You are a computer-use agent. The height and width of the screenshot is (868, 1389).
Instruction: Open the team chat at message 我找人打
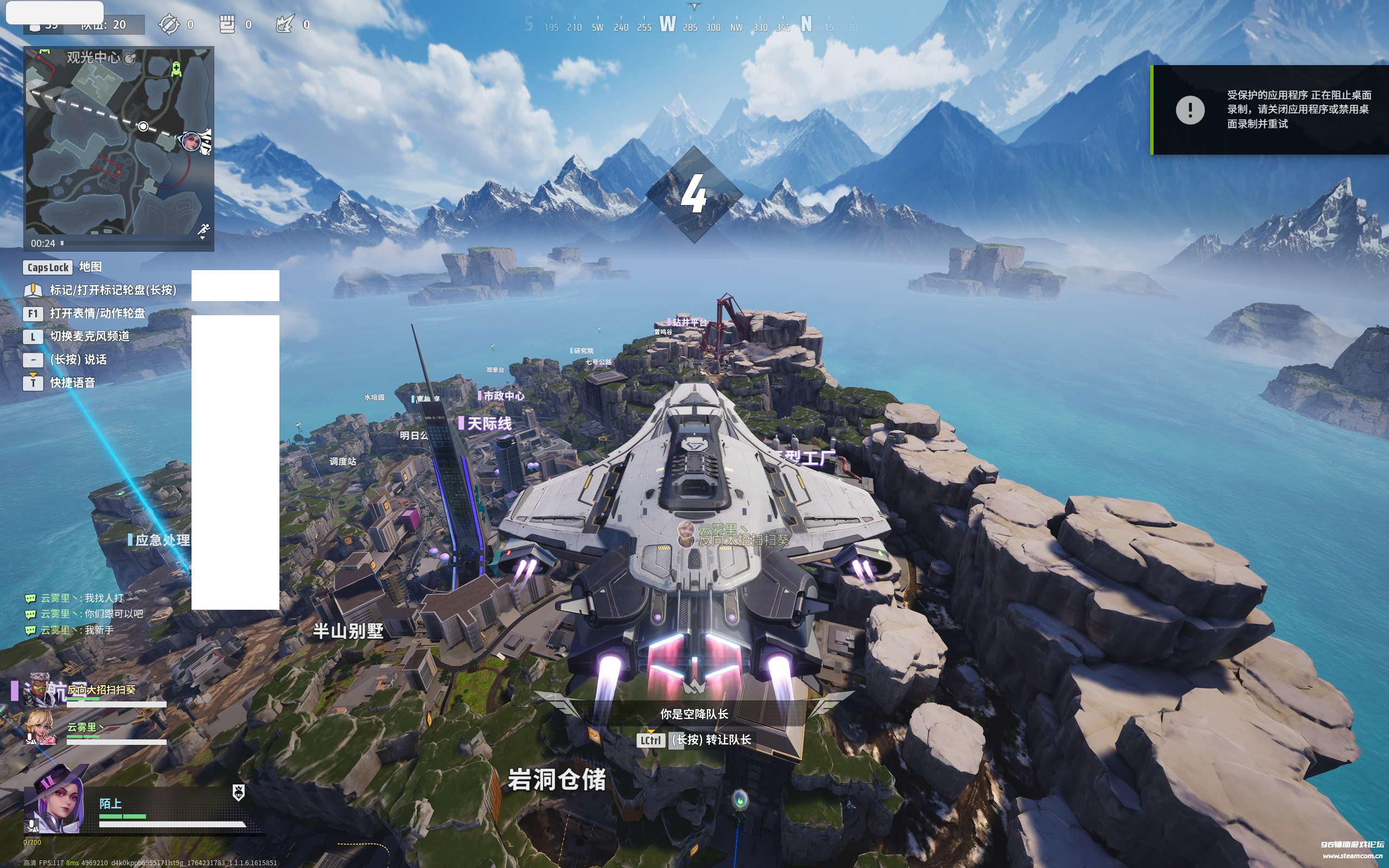coord(103,598)
